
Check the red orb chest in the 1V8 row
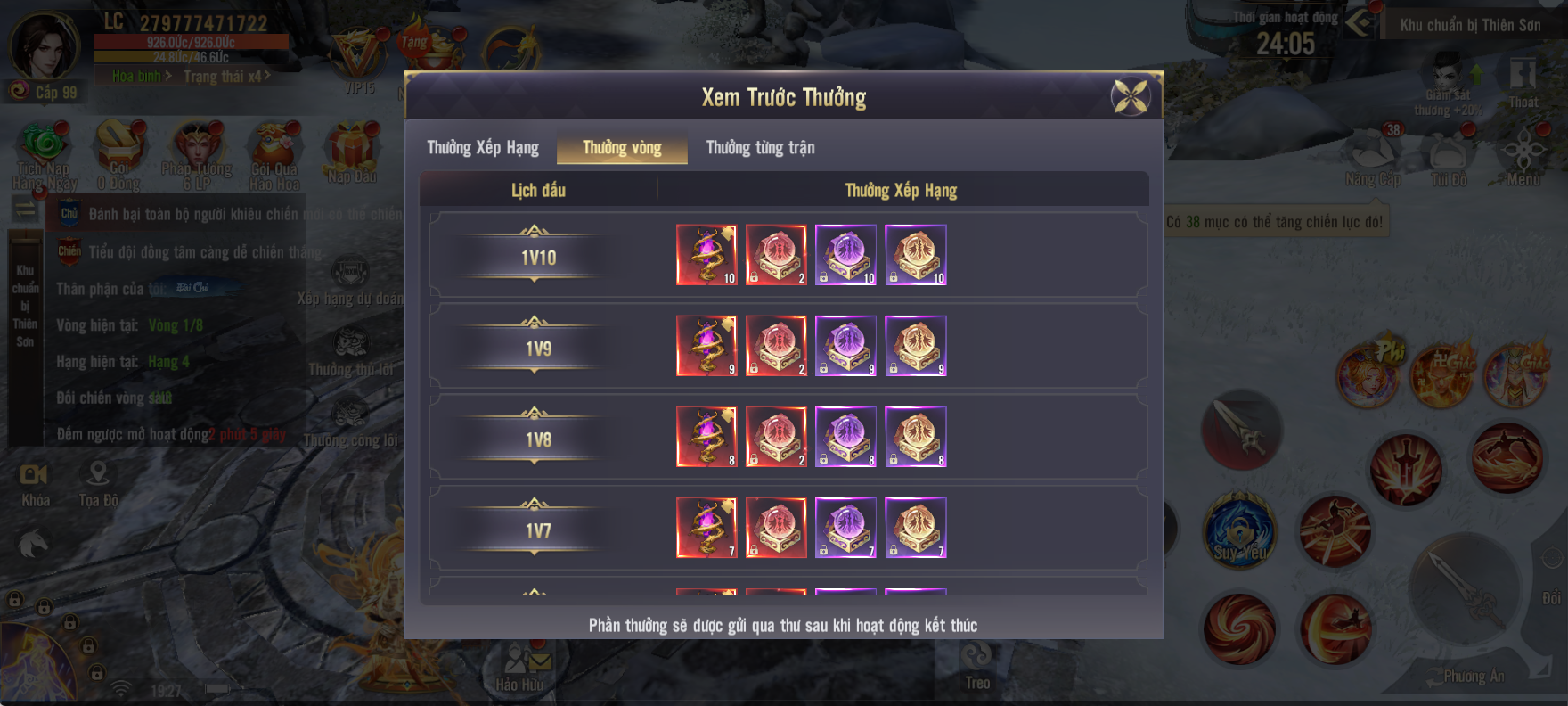[776, 437]
